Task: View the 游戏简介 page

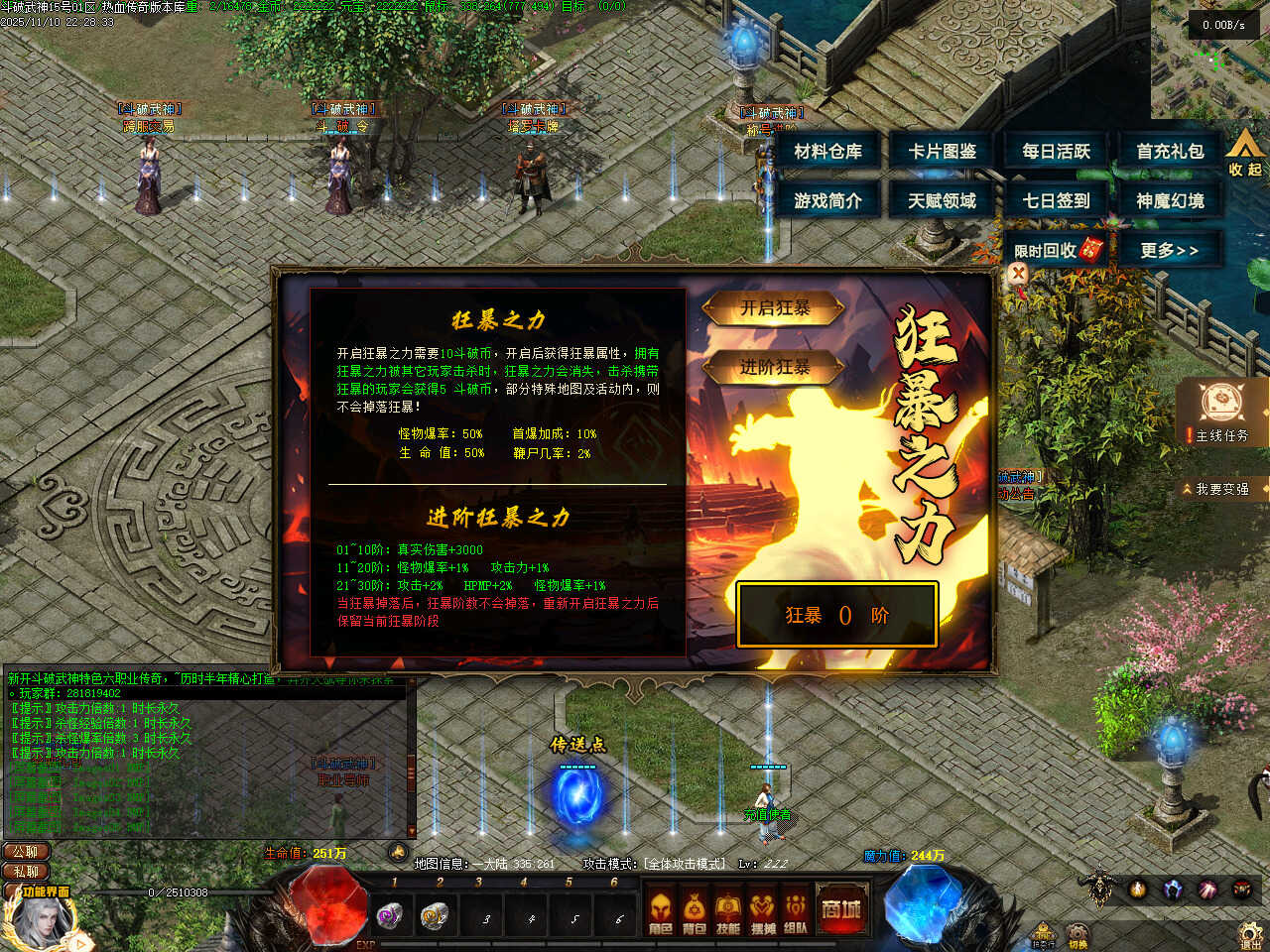Action: [828, 201]
